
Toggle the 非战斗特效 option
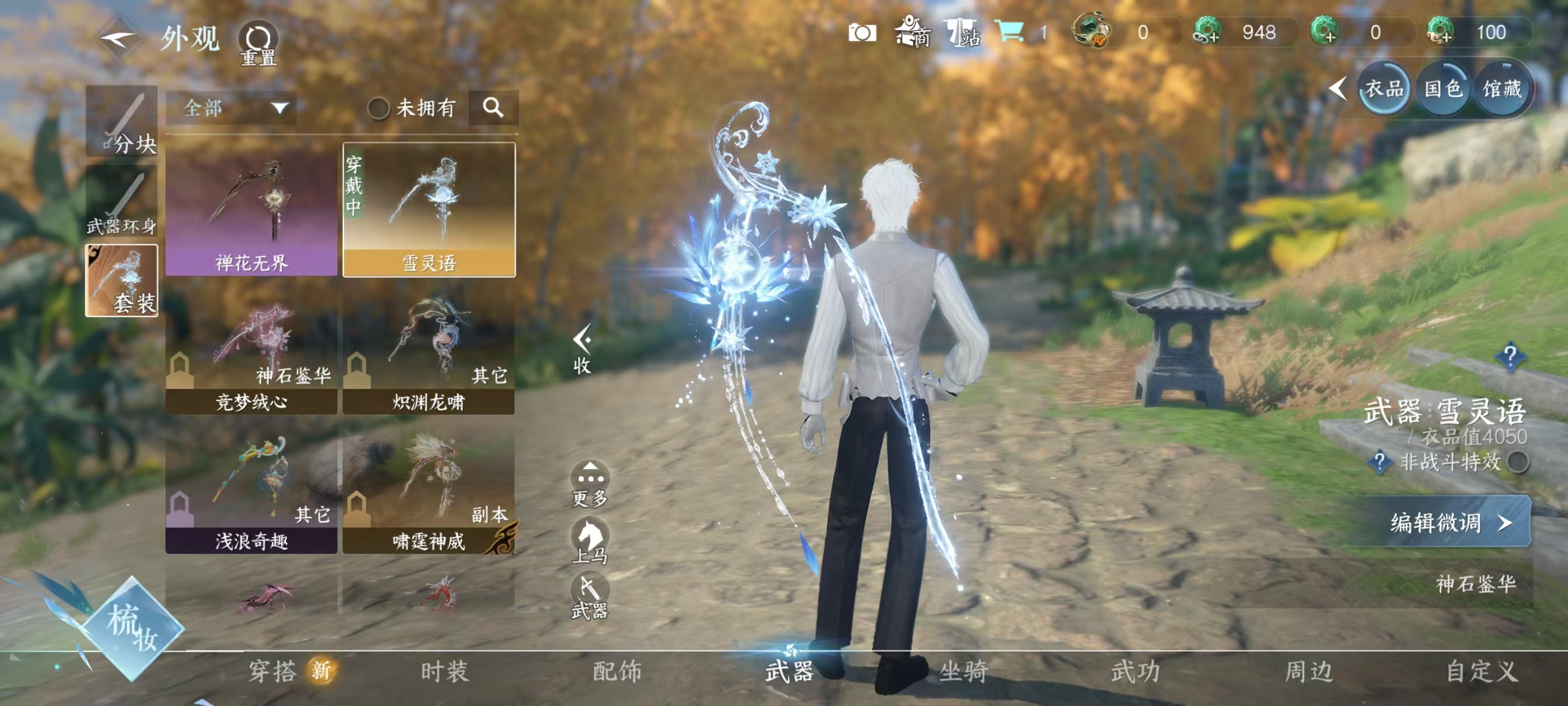[x=1518, y=462]
